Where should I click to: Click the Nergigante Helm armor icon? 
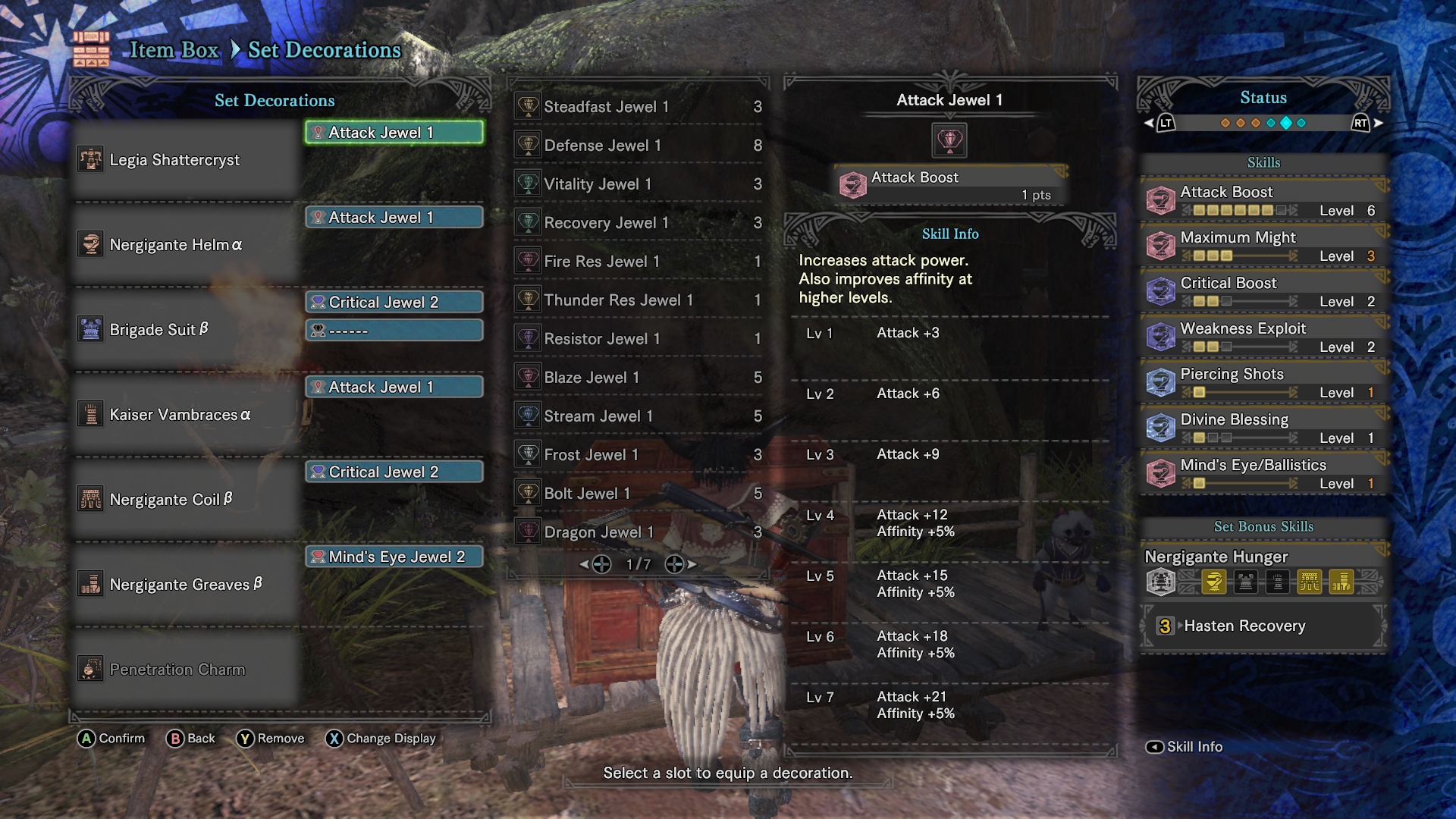91,244
